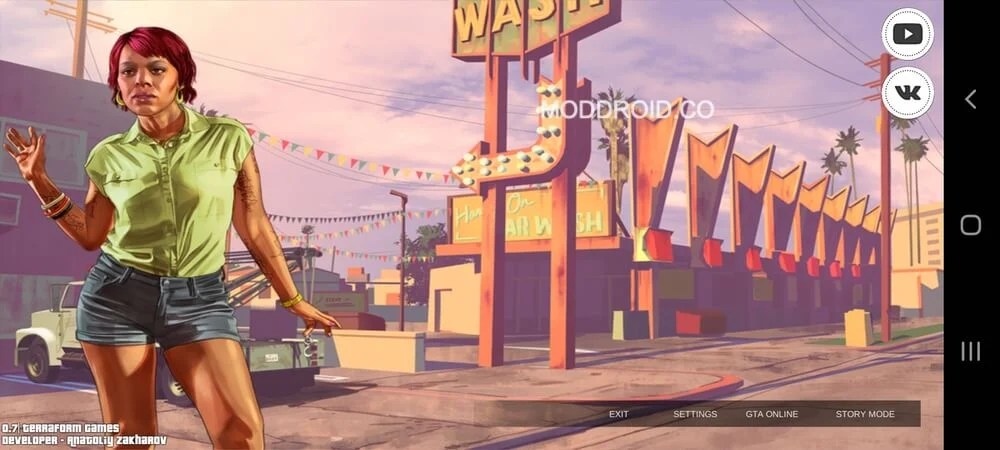Open the YouTube channel link

(x=907, y=34)
